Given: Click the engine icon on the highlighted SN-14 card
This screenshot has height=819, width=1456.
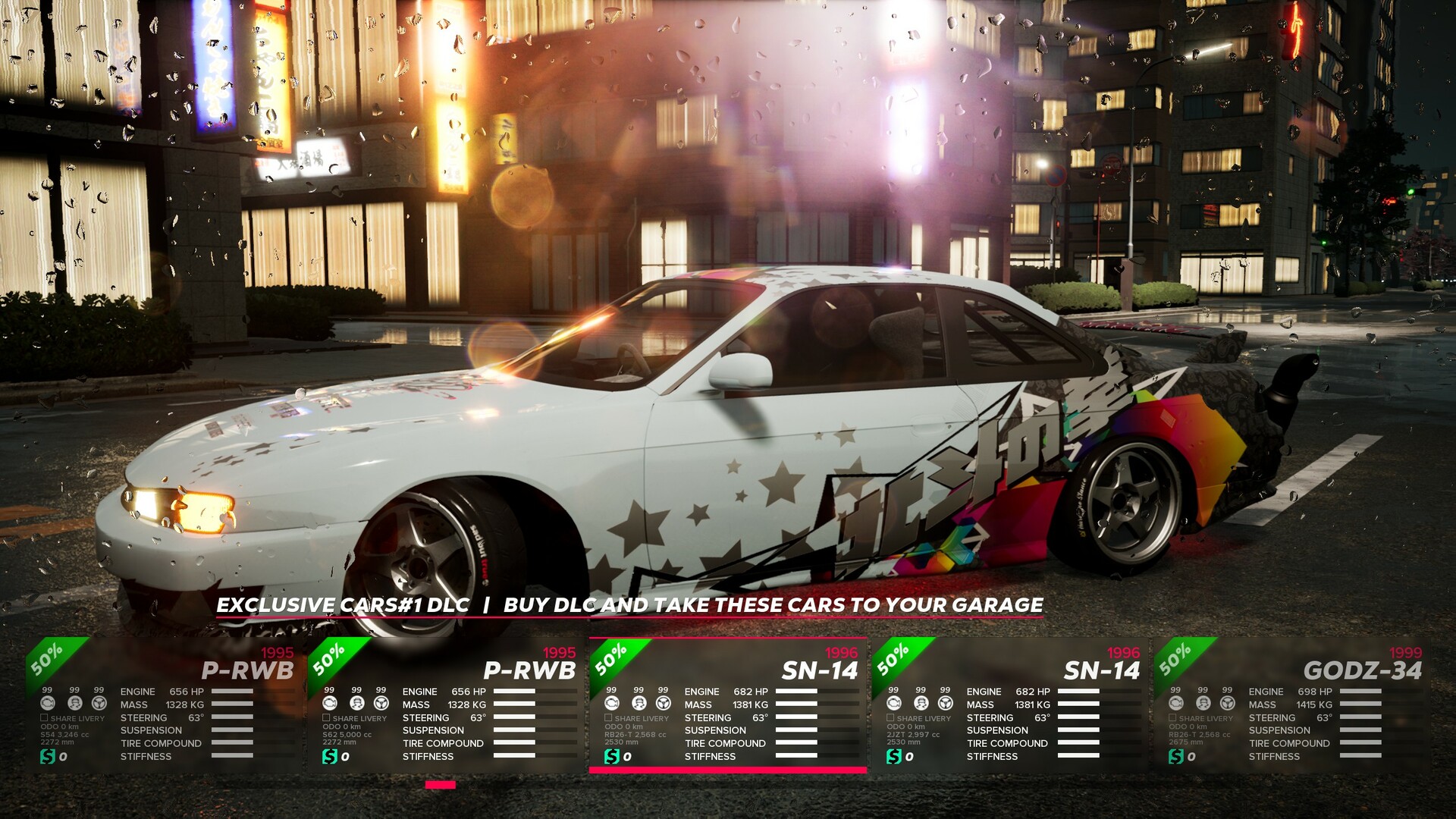Looking at the screenshot, I should click(613, 703).
